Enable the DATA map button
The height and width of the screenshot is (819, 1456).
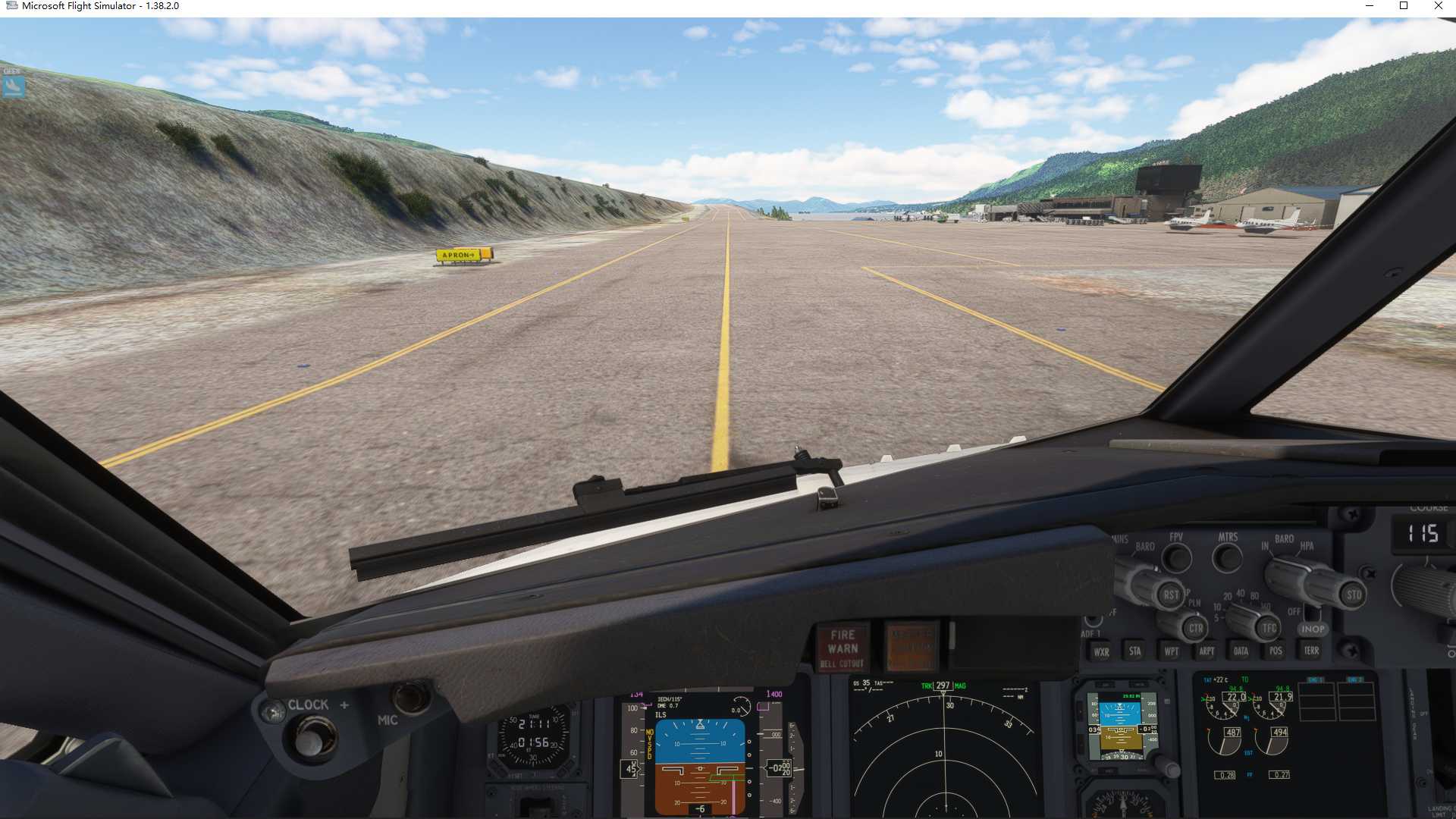(x=1241, y=651)
